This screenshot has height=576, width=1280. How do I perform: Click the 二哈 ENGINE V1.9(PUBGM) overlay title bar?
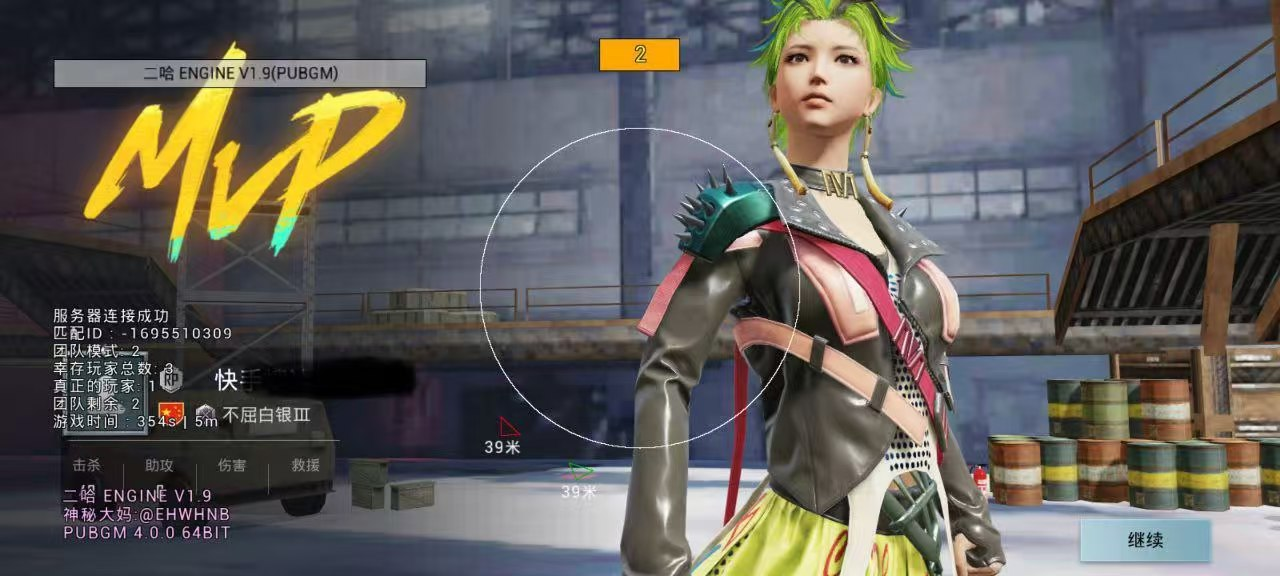[240, 74]
